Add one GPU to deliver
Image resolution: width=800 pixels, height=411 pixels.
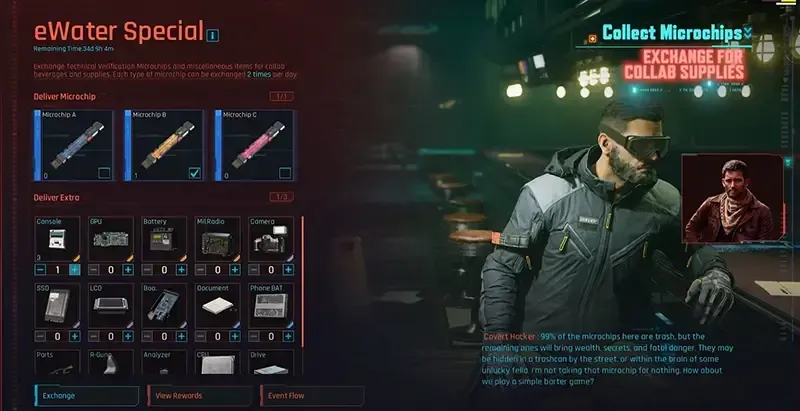128,270
